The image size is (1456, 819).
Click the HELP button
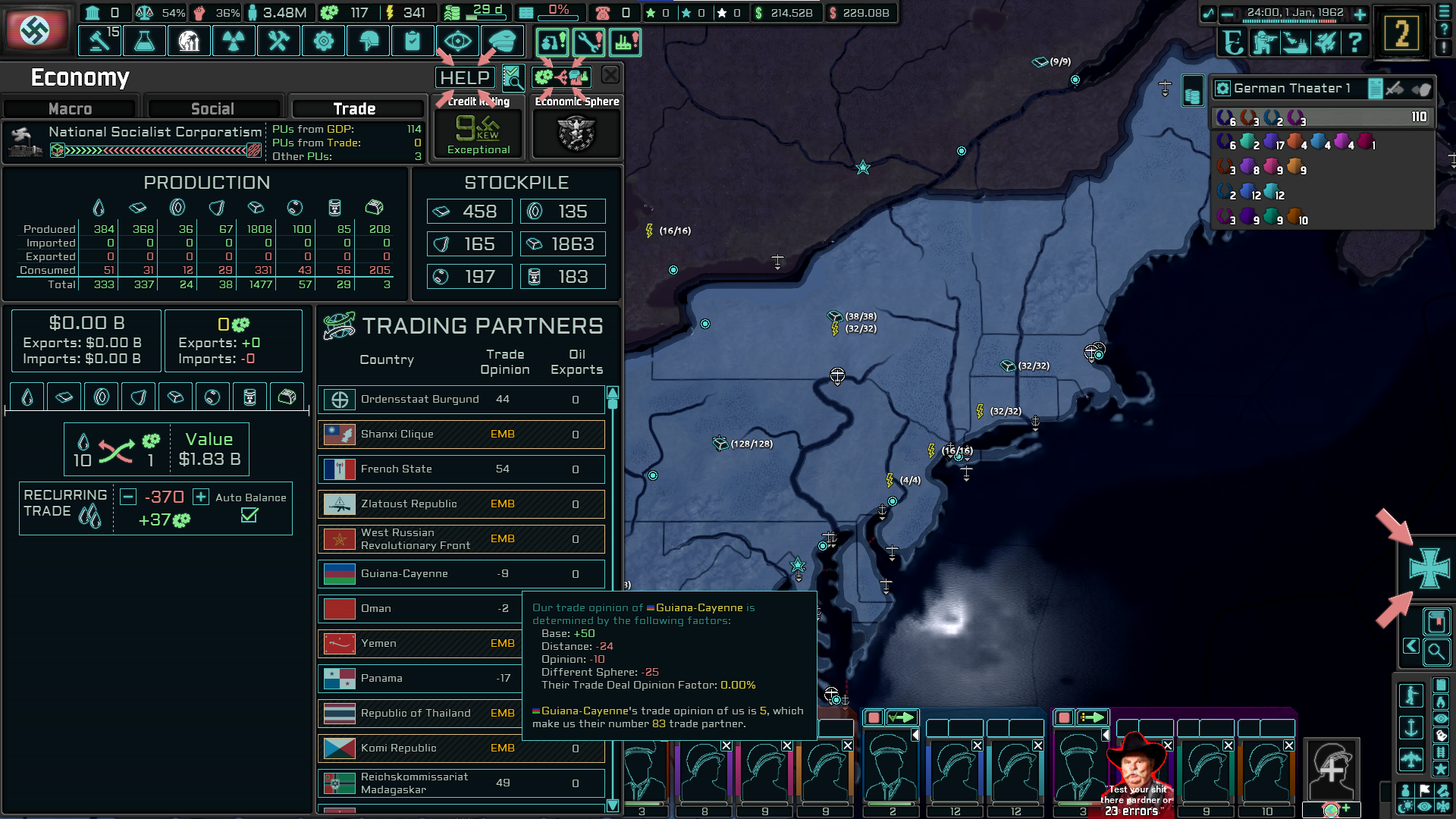(x=465, y=77)
